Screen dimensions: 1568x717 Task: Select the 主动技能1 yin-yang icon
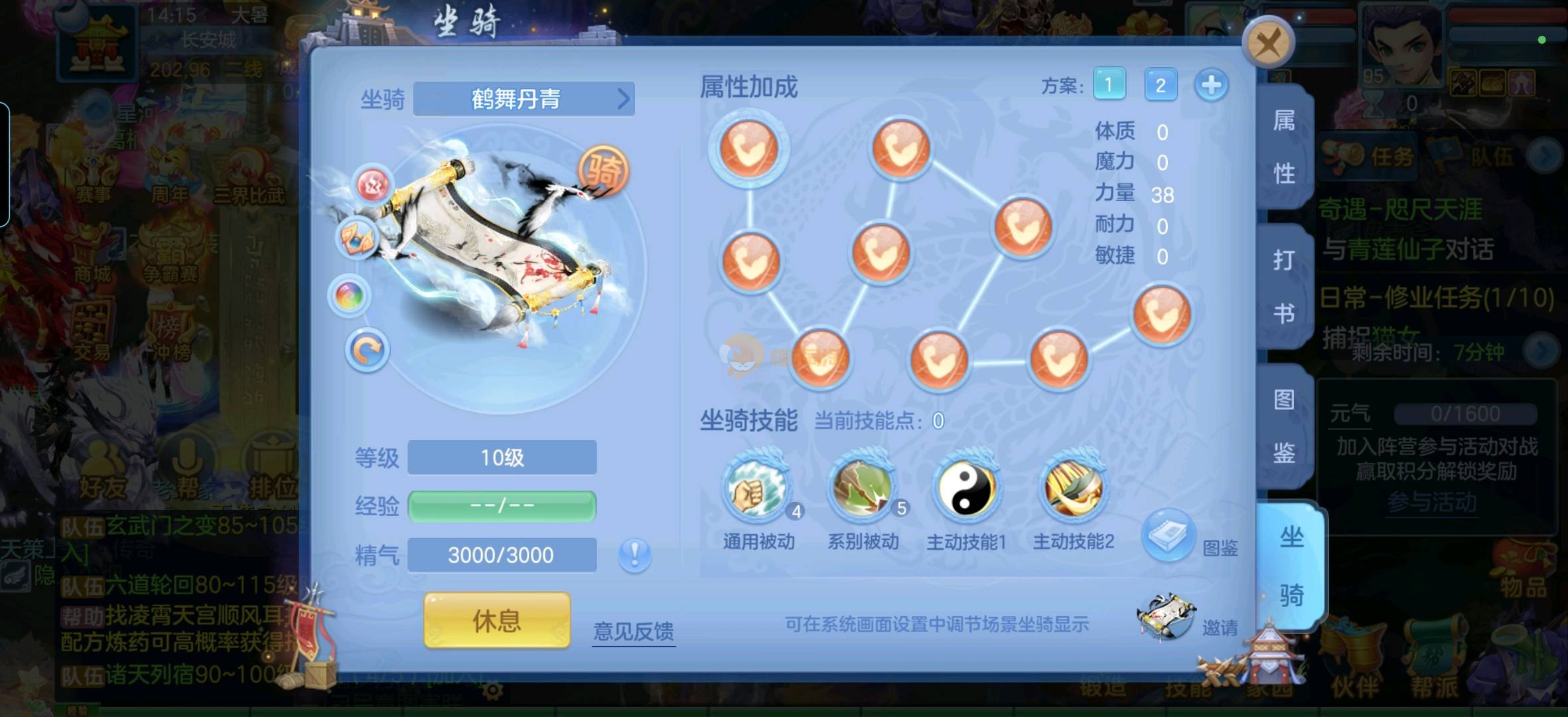pos(966,489)
